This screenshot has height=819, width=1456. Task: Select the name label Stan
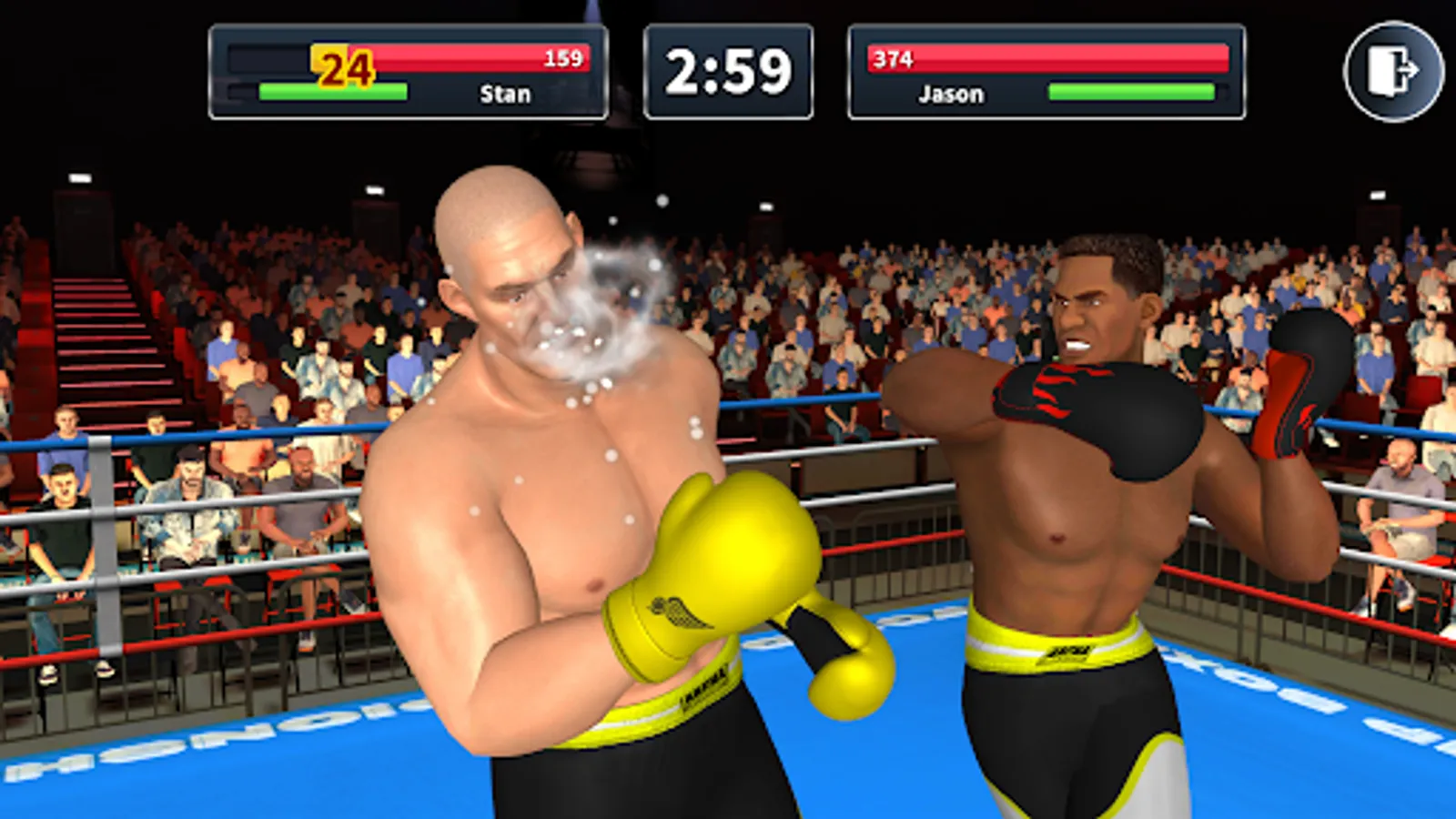click(x=503, y=95)
